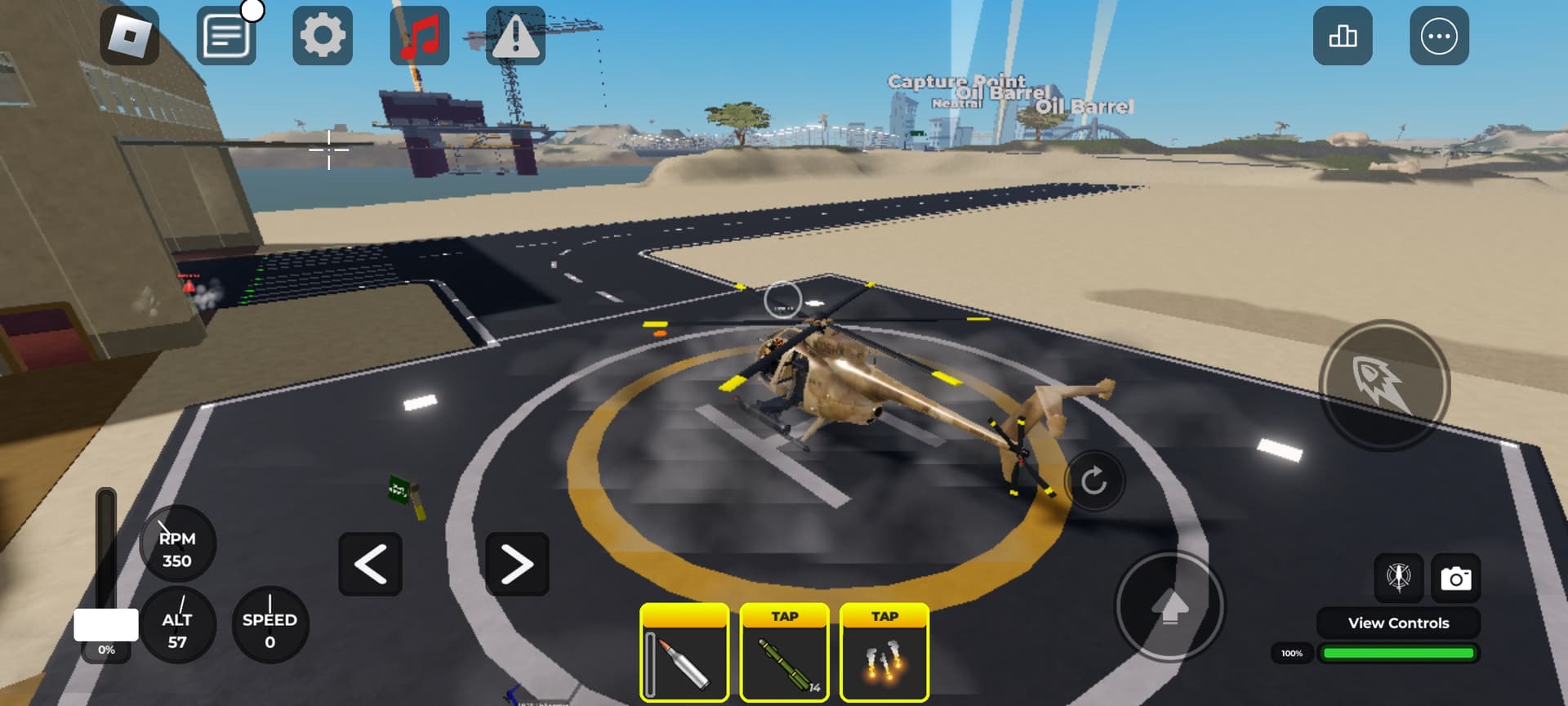1568x706 pixels.
Task: Open the leaderboard stats icon
Action: [1343, 36]
